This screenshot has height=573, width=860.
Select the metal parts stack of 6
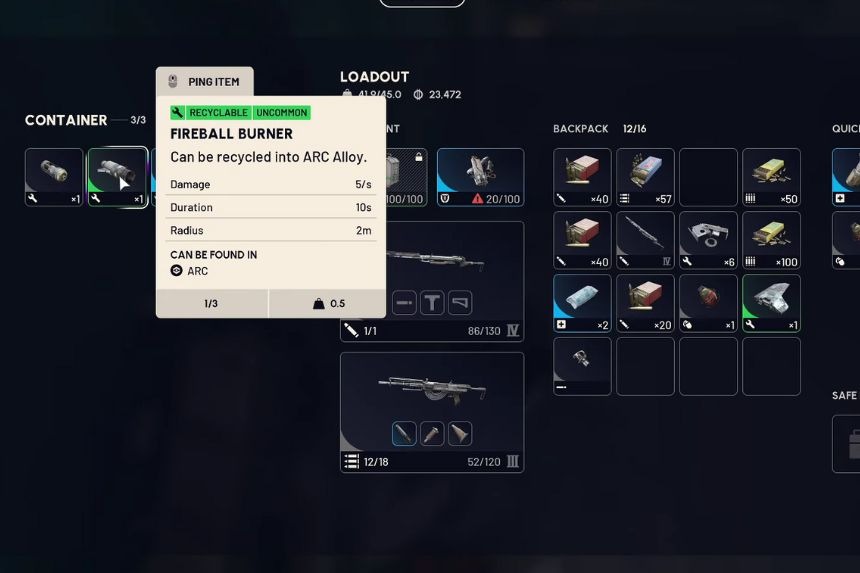point(708,240)
